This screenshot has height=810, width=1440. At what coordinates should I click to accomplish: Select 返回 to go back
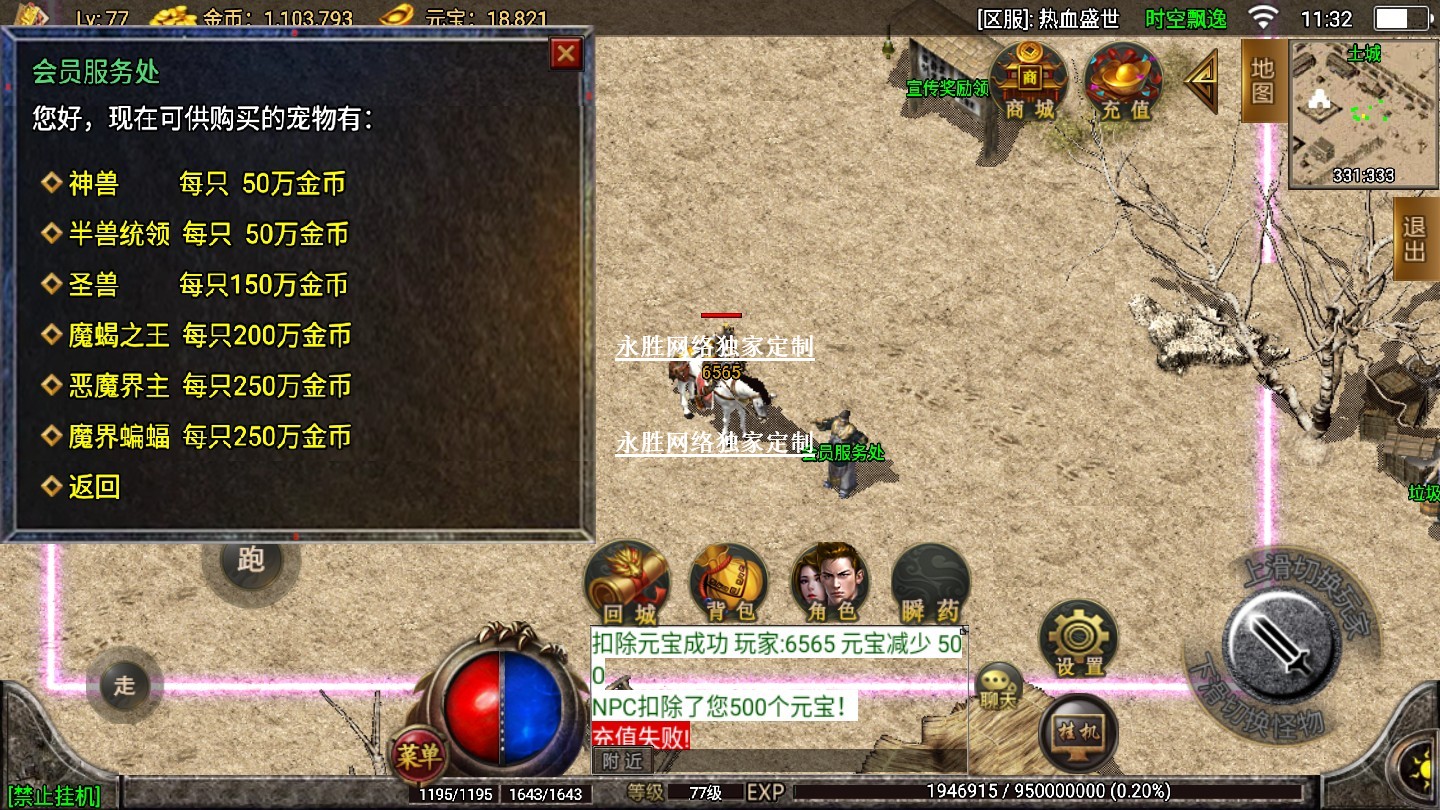(94, 488)
